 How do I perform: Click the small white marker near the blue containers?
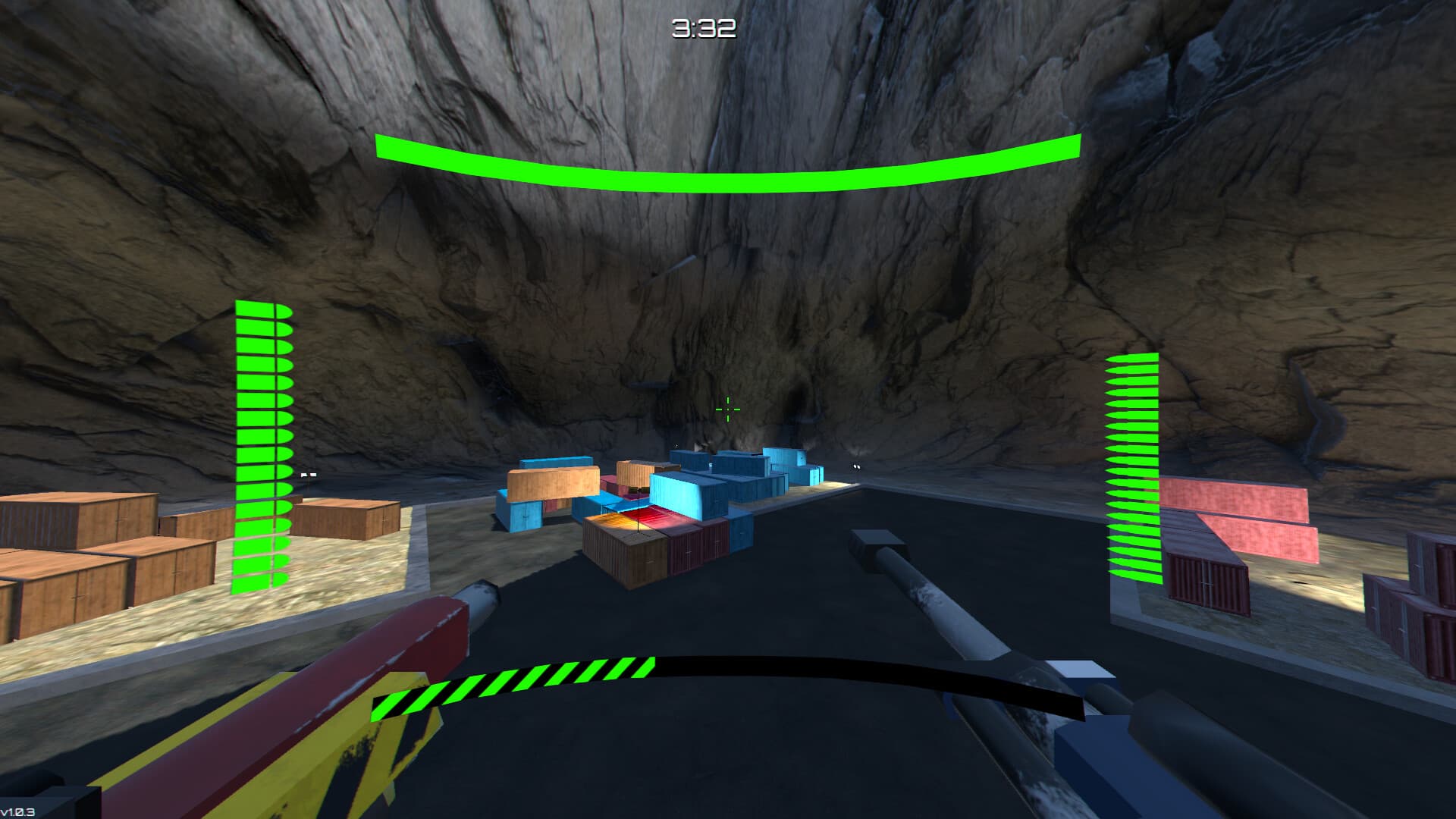[x=855, y=468]
